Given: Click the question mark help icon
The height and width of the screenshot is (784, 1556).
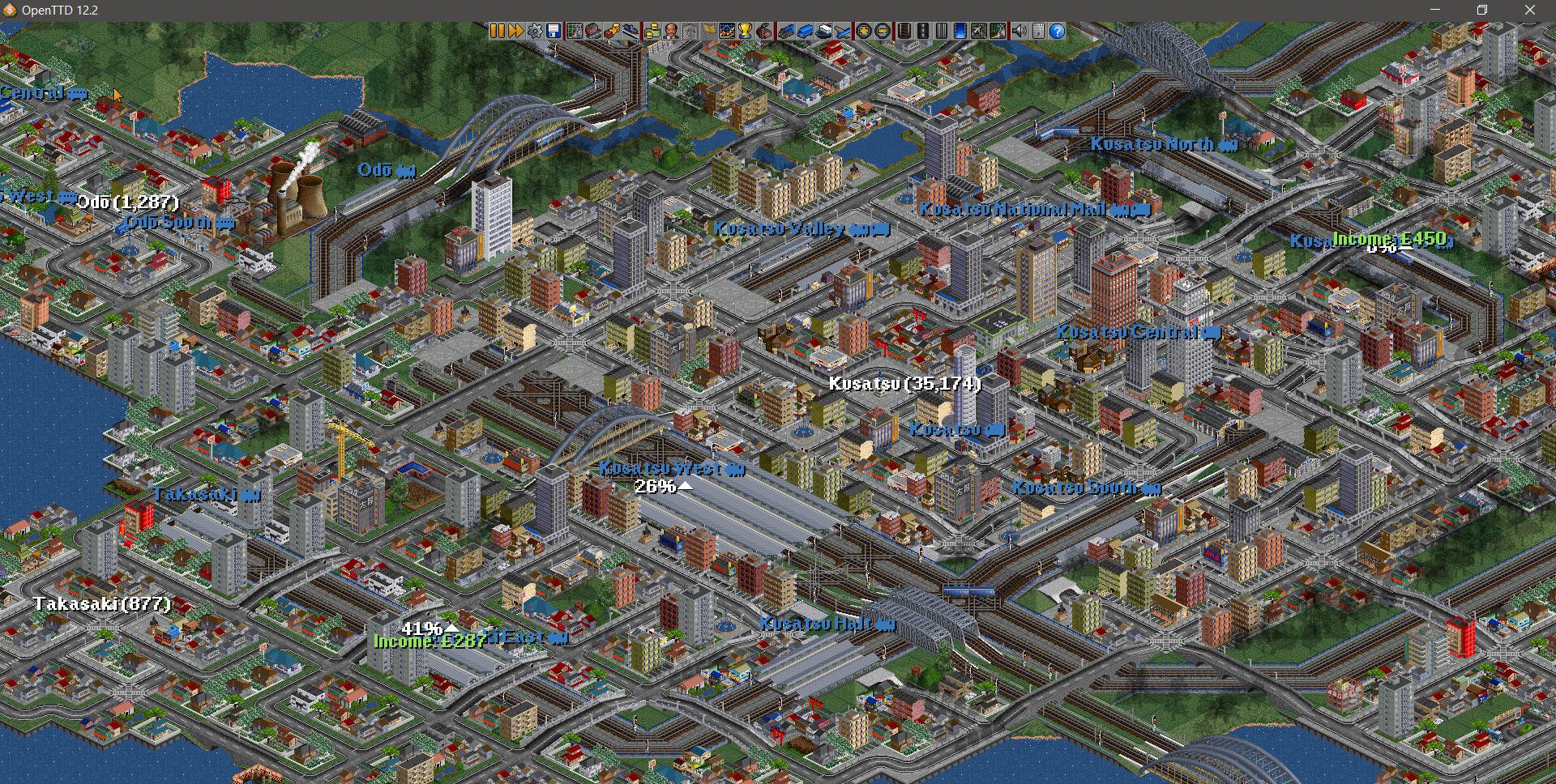Looking at the screenshot, I should tap(1056, 31).
